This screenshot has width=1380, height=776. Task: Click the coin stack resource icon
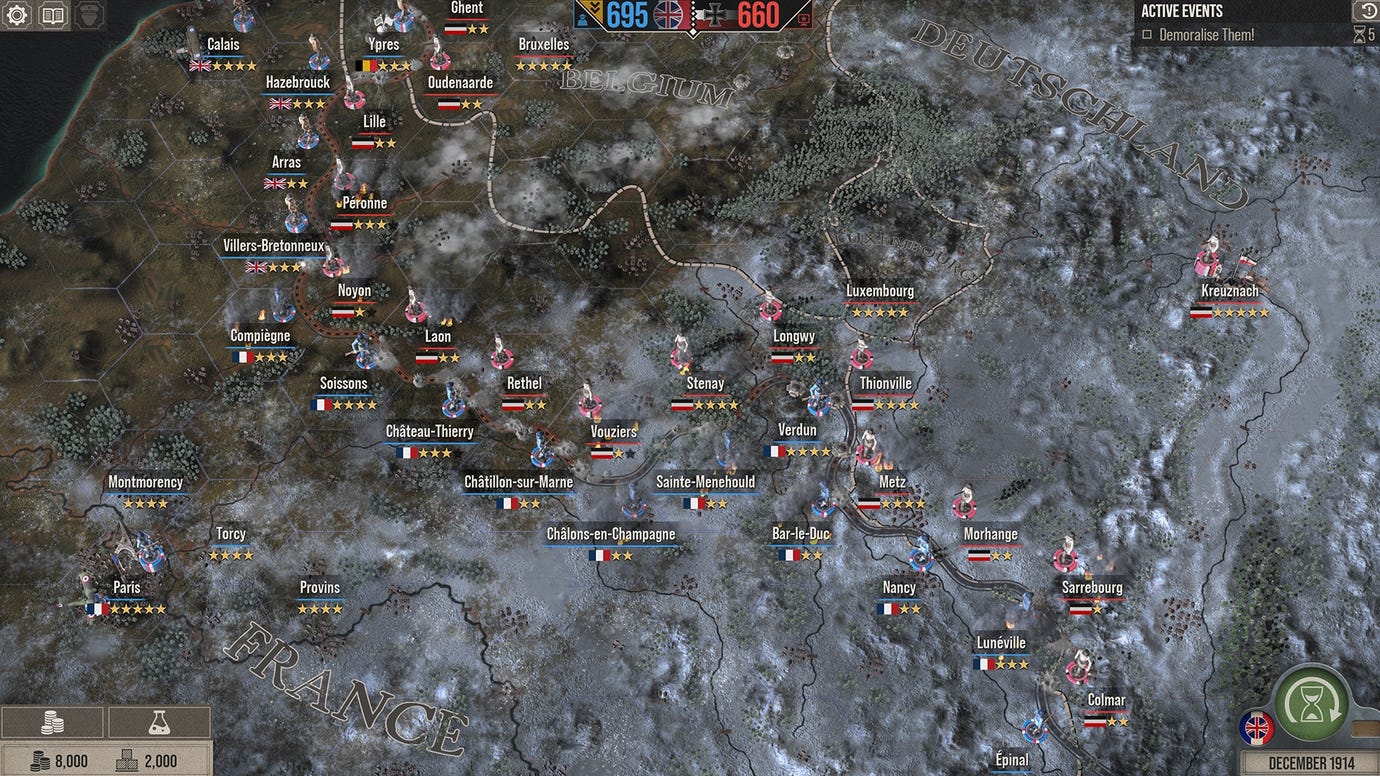(41, 759)
